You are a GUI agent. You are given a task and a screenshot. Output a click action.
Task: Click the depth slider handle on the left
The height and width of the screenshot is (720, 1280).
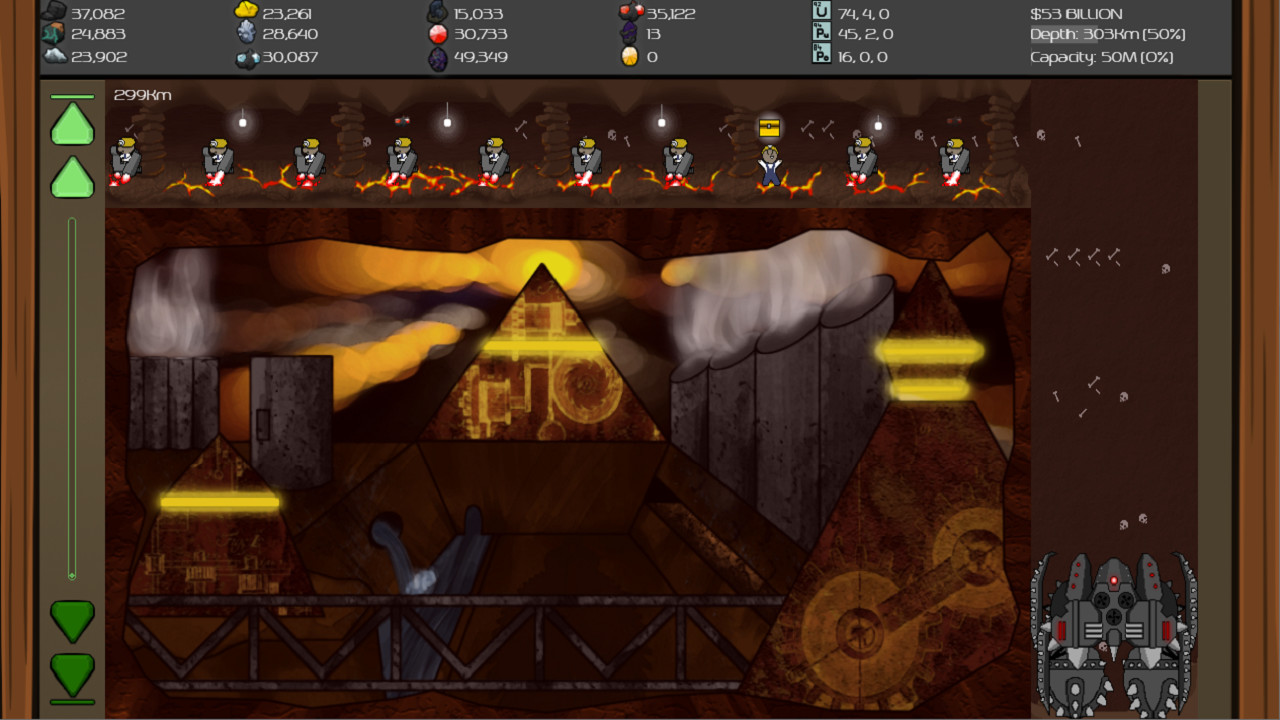(71, 575)
